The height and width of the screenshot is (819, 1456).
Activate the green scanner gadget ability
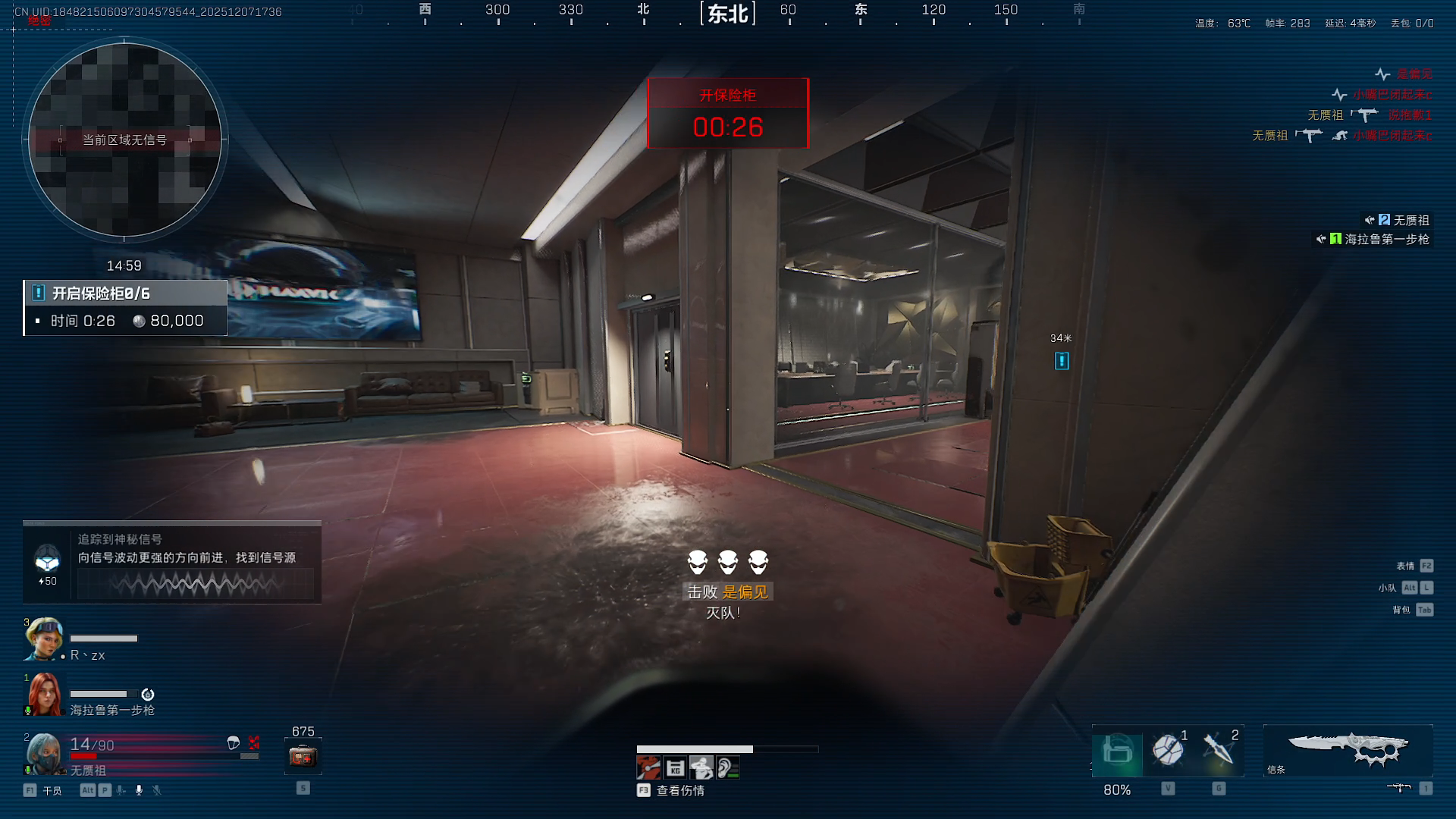click(1117, 751)
